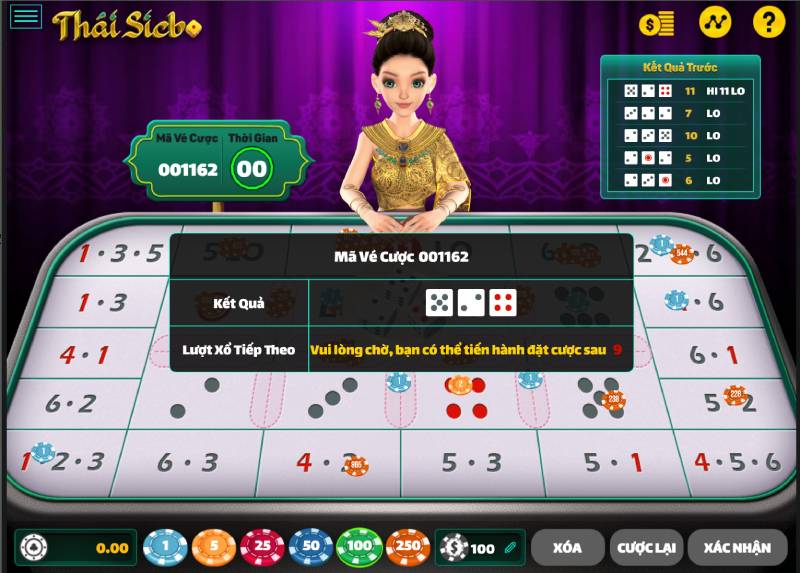Open the hamburger menu
This screenshot has width=800, height=573.
click(x=26, y=16)
